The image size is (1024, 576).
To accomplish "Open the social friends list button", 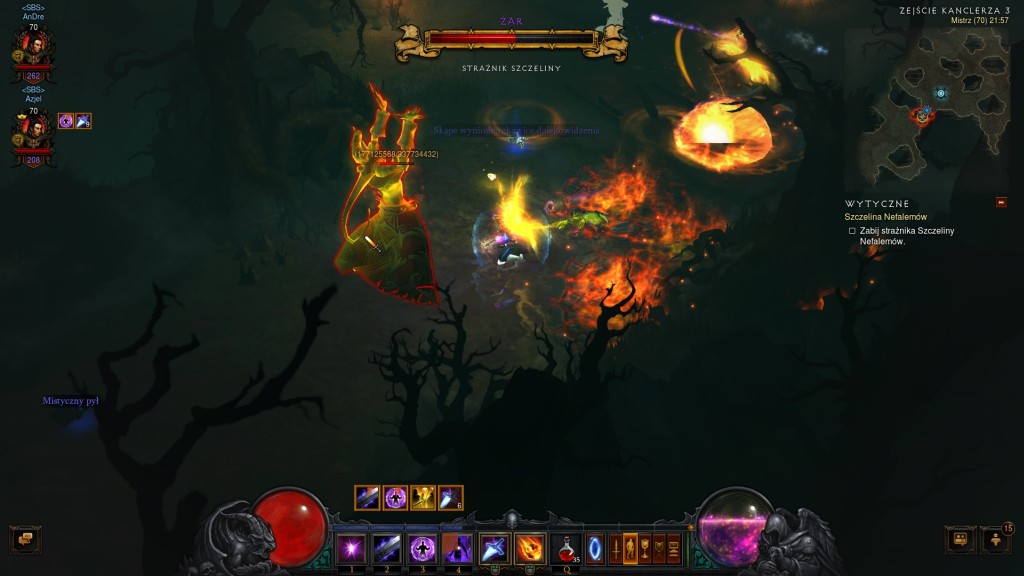I will pyautogui.click(x=960, y=539).
